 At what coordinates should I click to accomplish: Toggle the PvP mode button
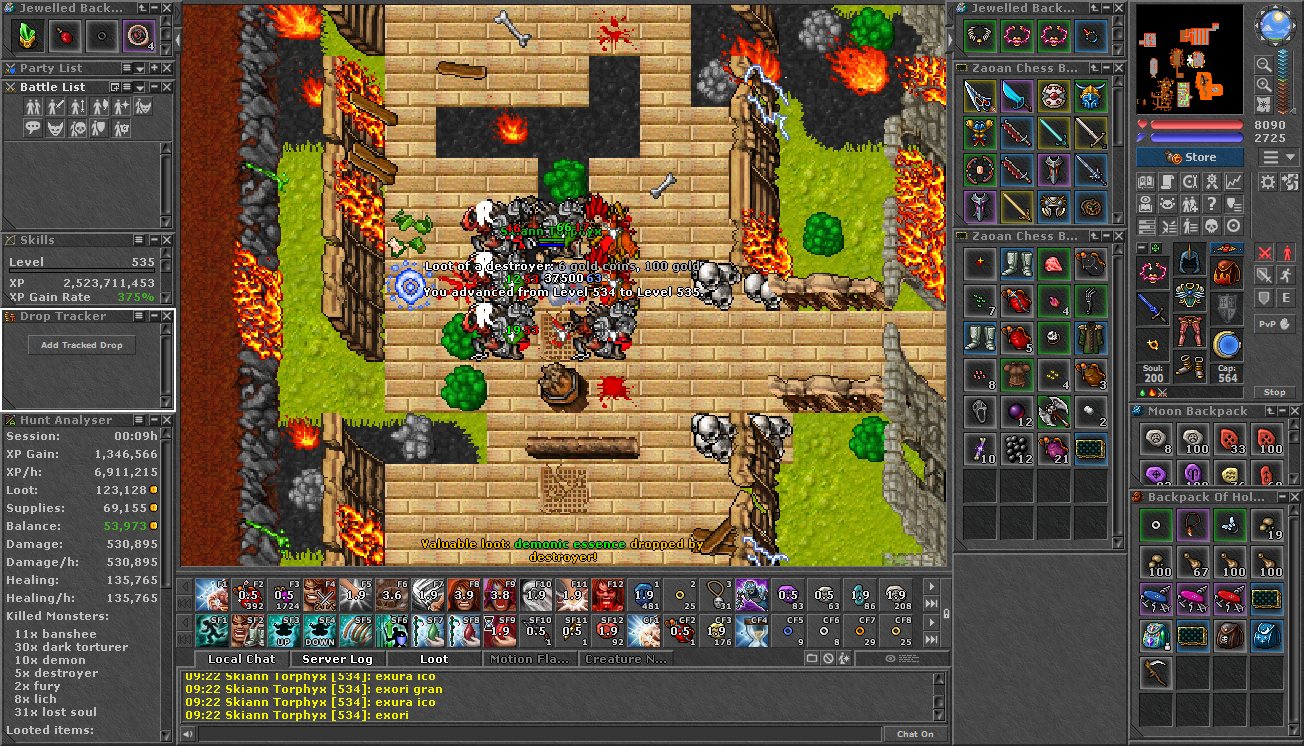(1275, 324)
